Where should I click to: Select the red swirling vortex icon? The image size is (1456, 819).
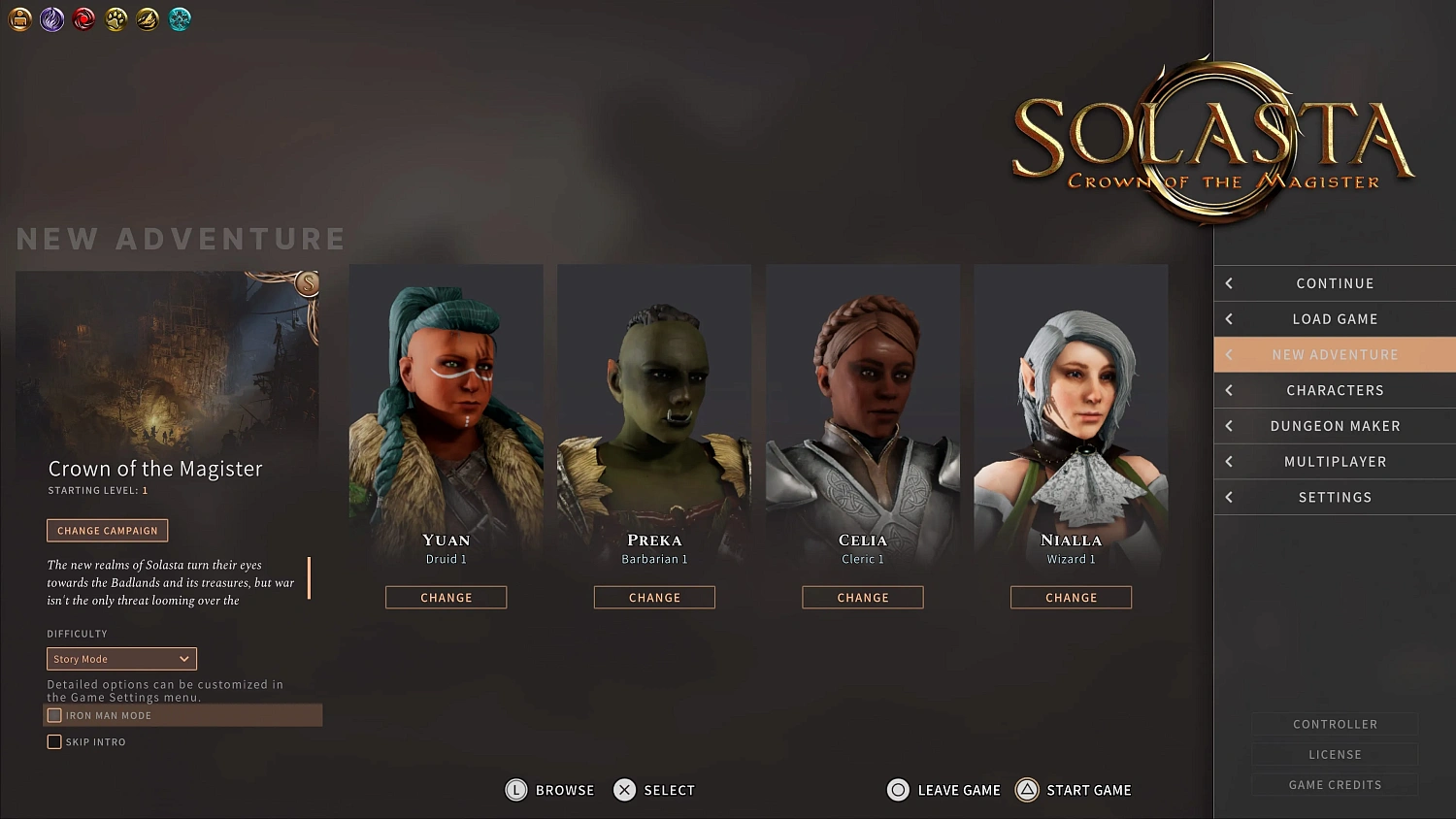pyautogui.click(x=83, y=19)
